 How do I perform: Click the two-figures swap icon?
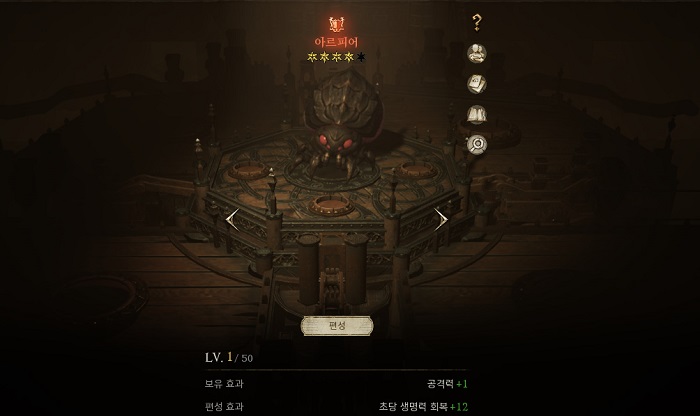click(477, 53)
